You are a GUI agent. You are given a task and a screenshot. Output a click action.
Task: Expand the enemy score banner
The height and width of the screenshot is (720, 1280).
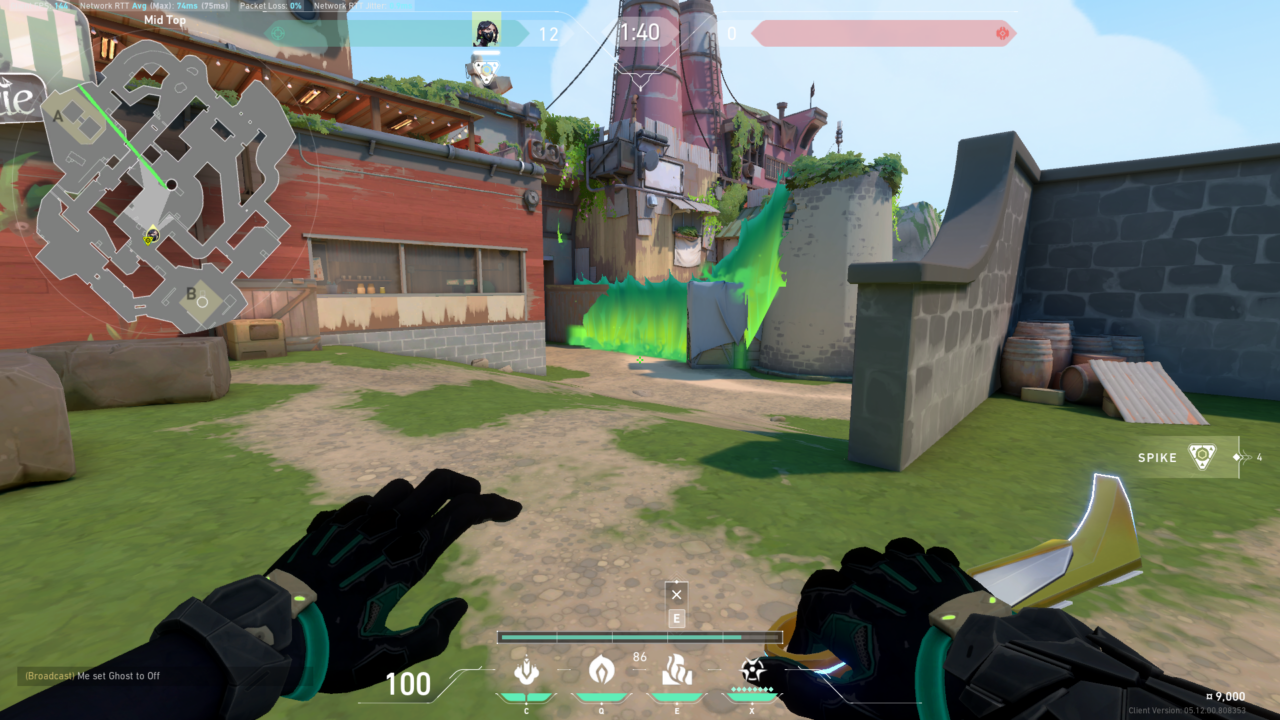[880, 31]
